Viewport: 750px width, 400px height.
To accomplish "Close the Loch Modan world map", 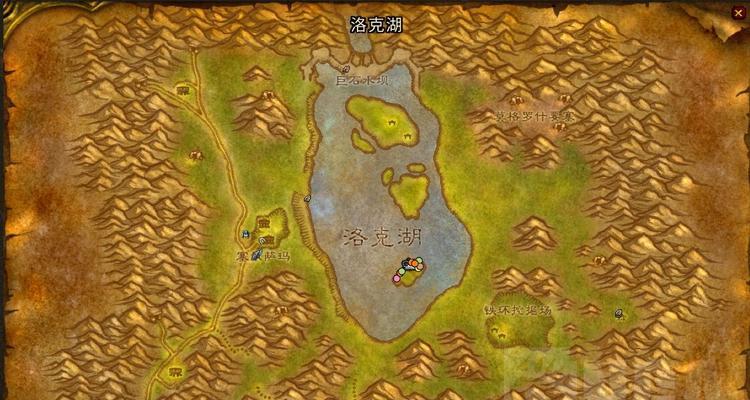I will click(738, 12).
